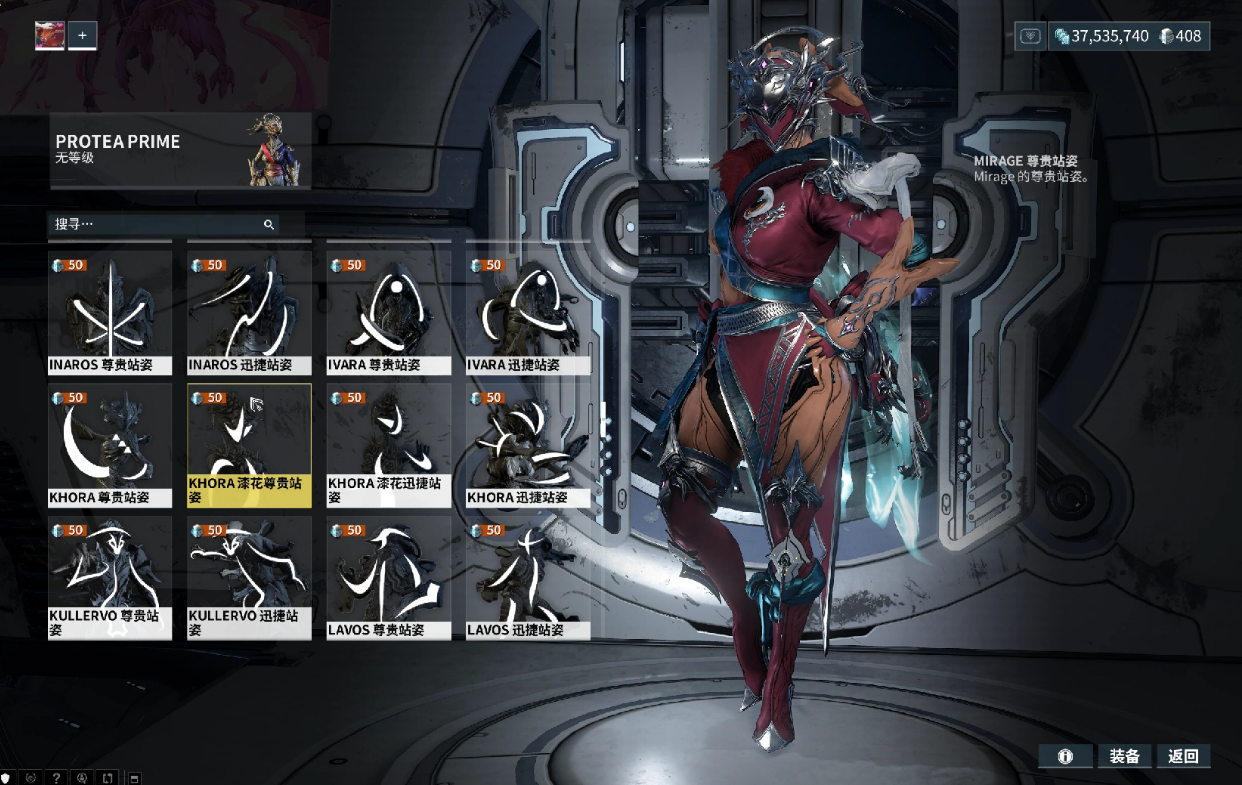Select the KULLERVO 尊贵站姿 tile

coord(110,577)
